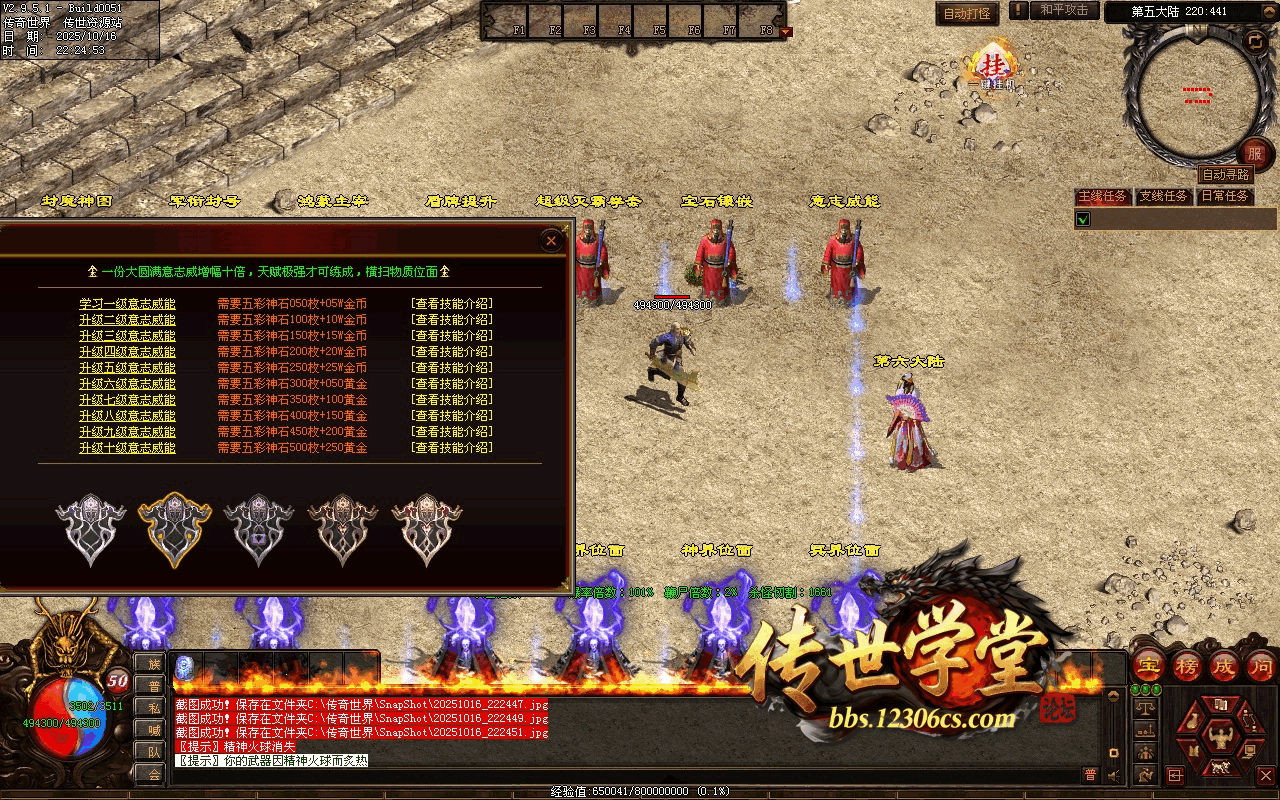Activate the 一键挂机 flame icon
This screenshot has height=800, width=1280.
(x=993, y=67)
